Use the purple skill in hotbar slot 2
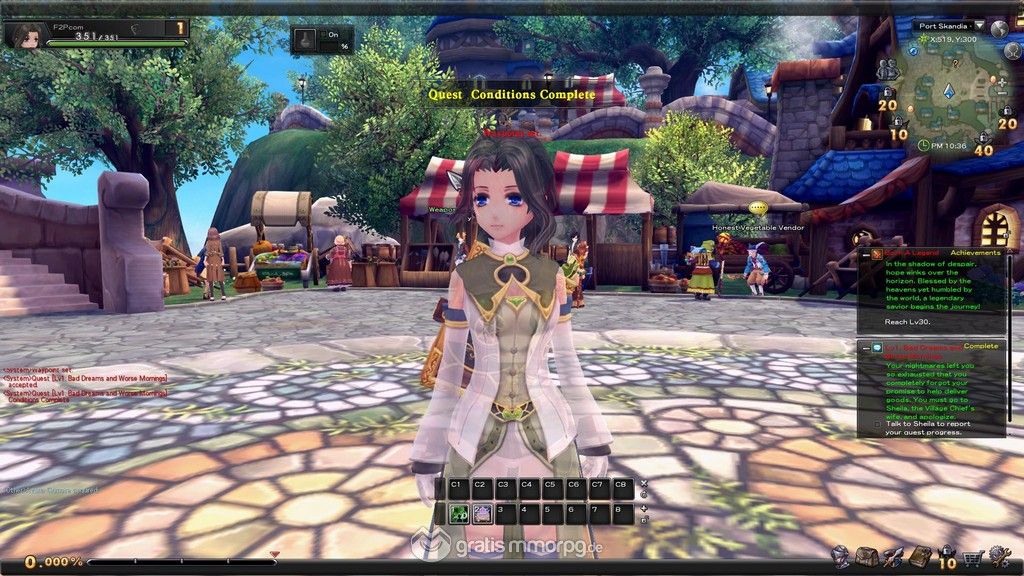The width and height of the screenshot is (1024, 576). (x=482, y=514)
